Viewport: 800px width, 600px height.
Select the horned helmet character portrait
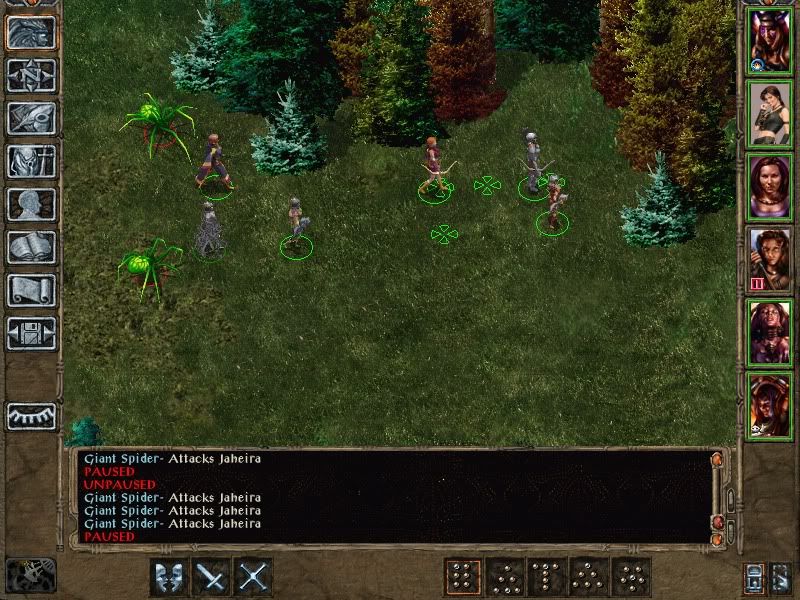tap(769, 41)
